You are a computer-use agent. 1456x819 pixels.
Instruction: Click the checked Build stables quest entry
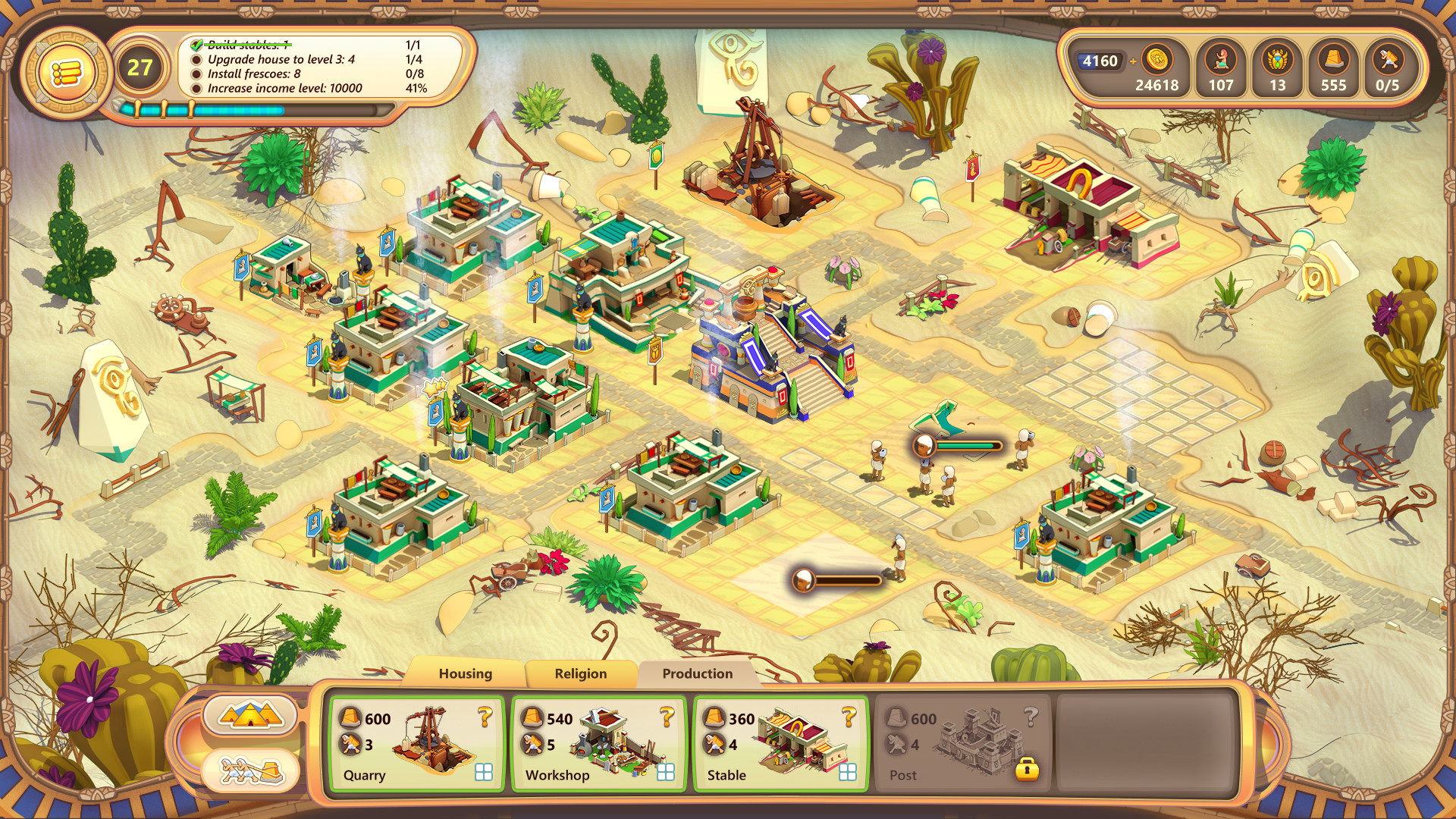click(x=243, y=45)
